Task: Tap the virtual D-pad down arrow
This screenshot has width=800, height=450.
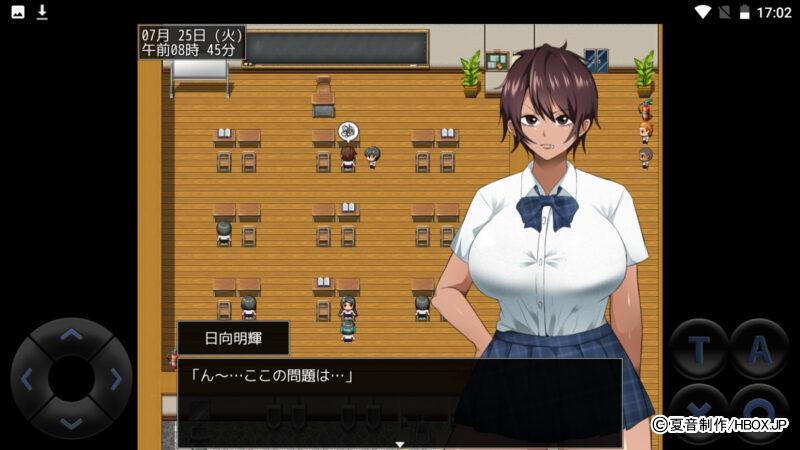Action: pyautogui.click(x=71, y=422)
